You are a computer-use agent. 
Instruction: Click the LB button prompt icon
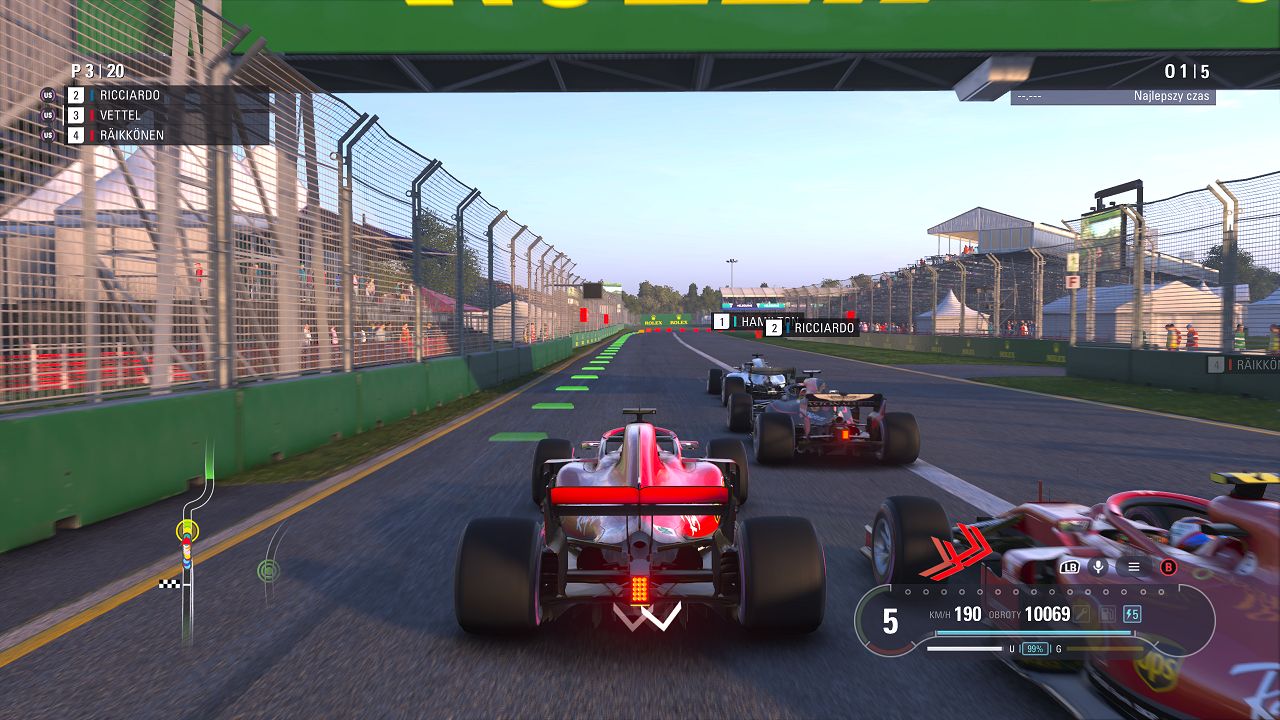point(1070,567)
